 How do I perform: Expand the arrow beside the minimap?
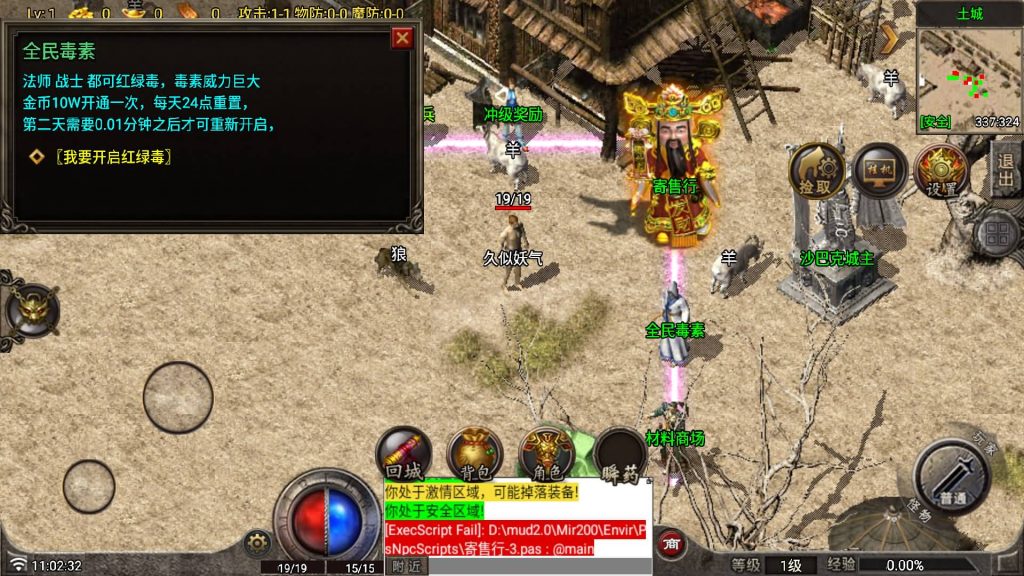tap(890, 39)
